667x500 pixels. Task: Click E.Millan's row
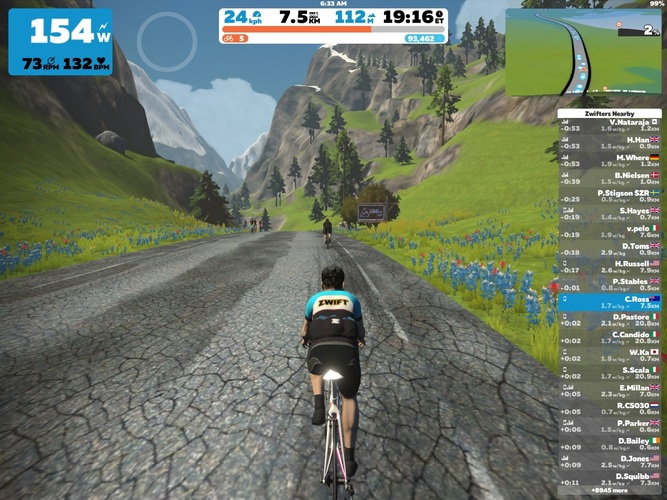coord(611,390)
